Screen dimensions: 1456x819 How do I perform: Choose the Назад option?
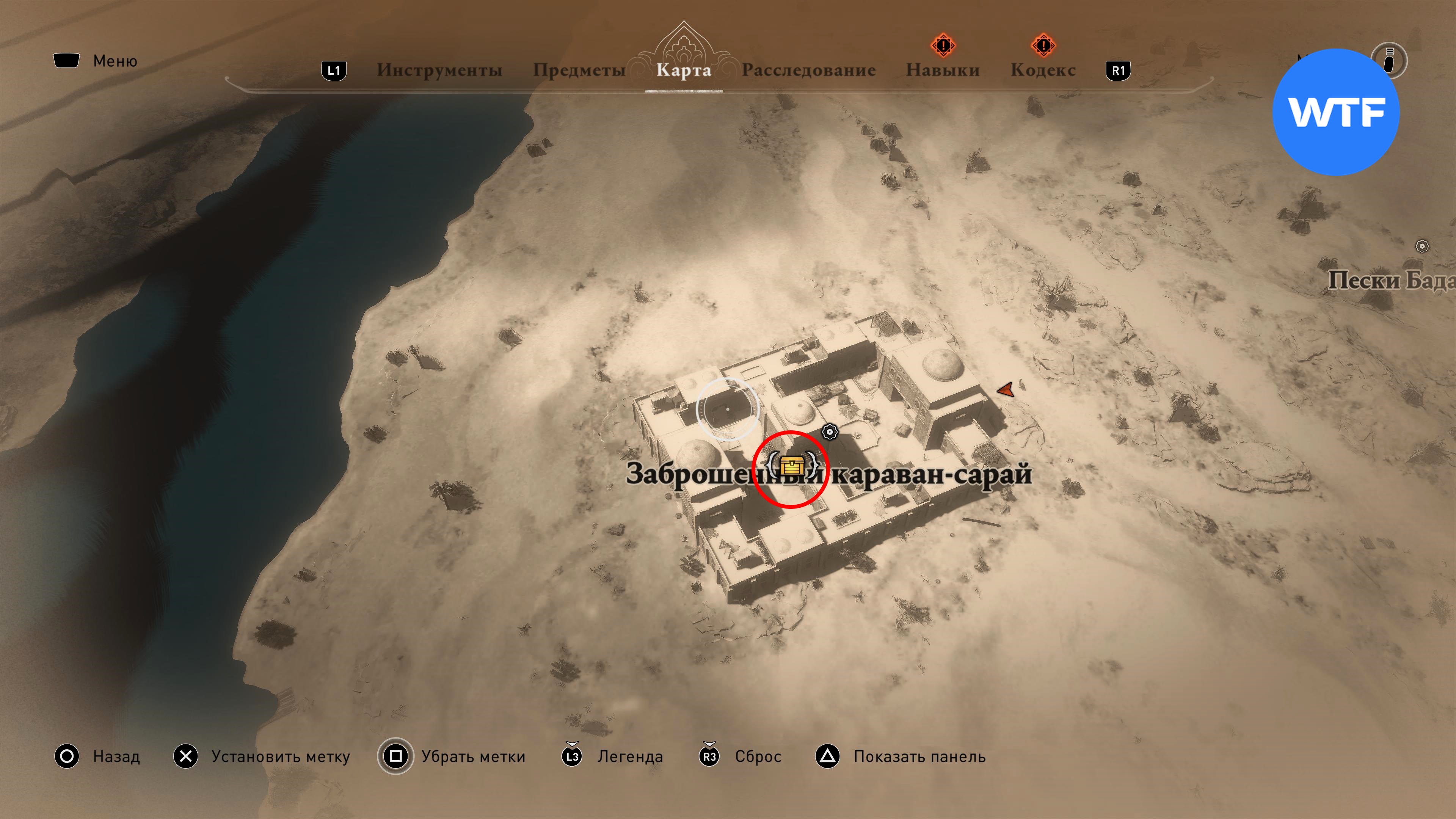click(x=116, y=756)
